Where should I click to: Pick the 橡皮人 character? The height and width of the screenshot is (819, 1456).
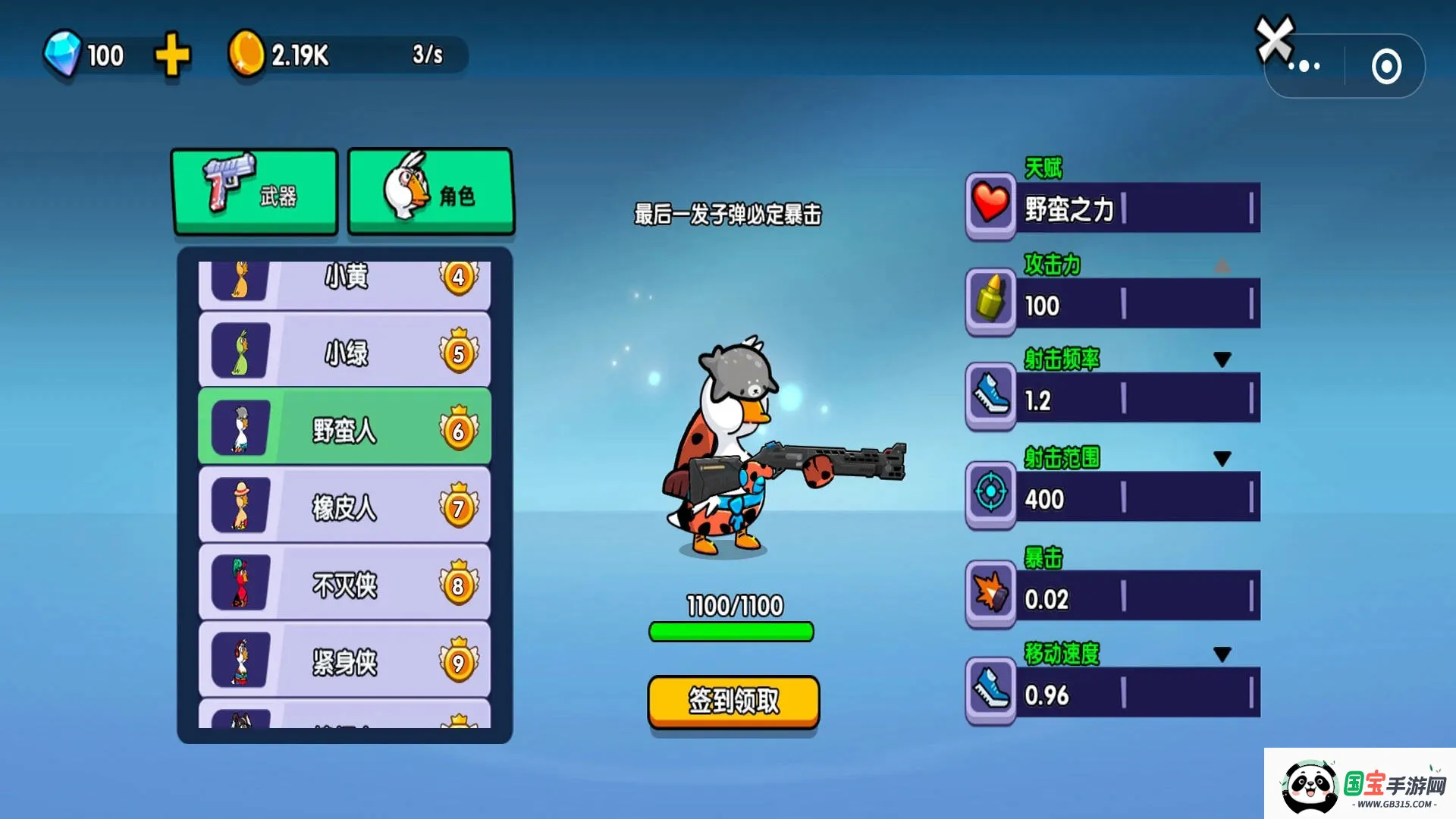click(344, 506)
